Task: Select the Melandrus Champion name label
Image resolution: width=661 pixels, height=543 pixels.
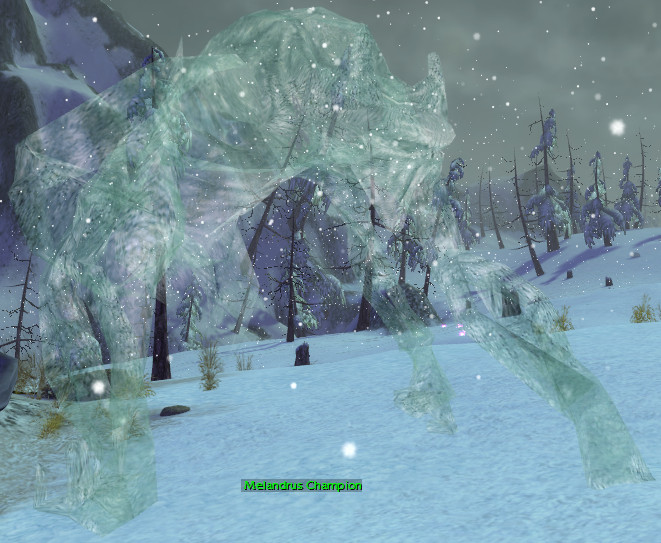Action: pyautogui.click(x=301, y=486)
